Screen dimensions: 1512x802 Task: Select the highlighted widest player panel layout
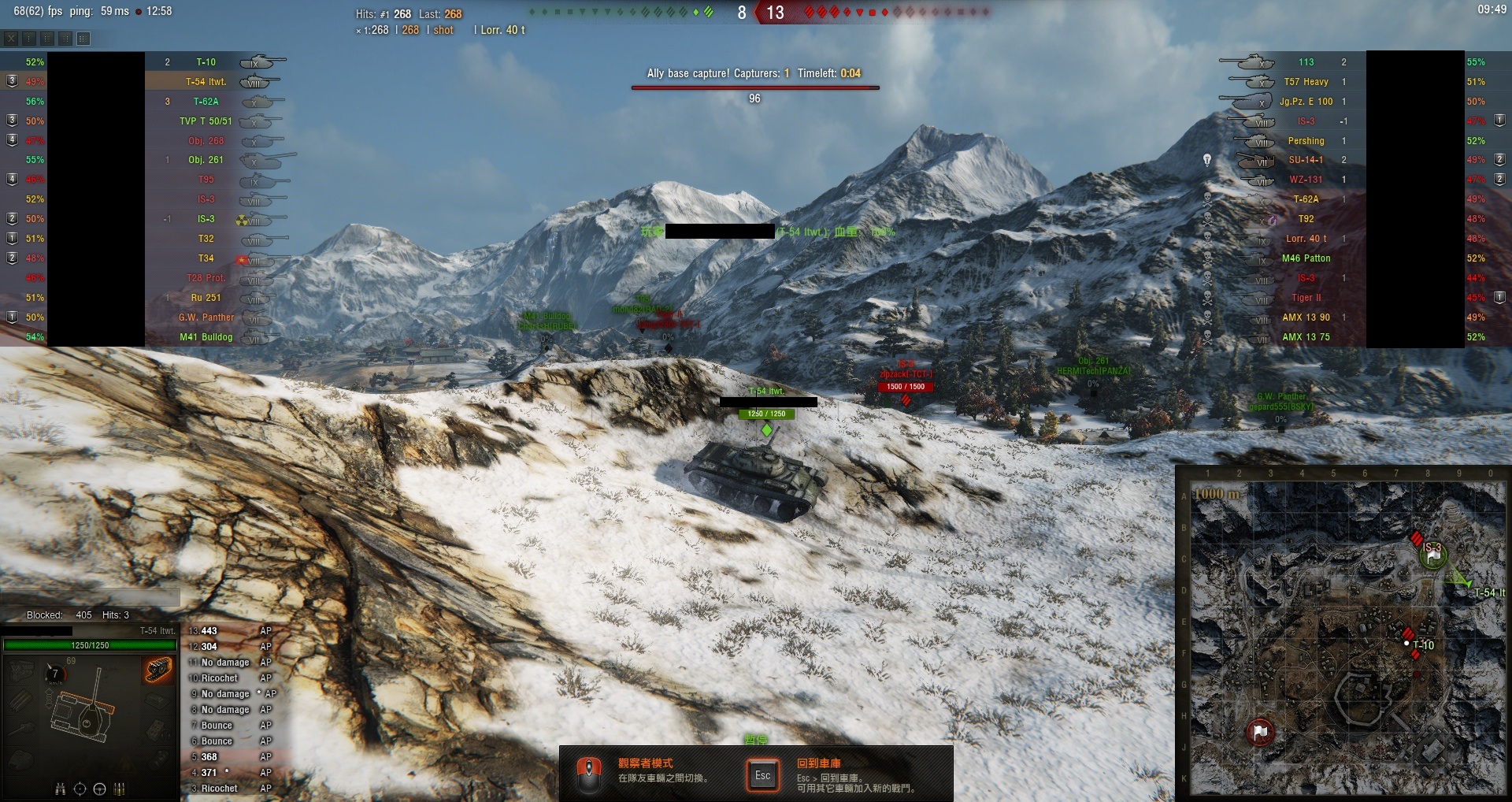pyautogui.click(x=83, y=38)
